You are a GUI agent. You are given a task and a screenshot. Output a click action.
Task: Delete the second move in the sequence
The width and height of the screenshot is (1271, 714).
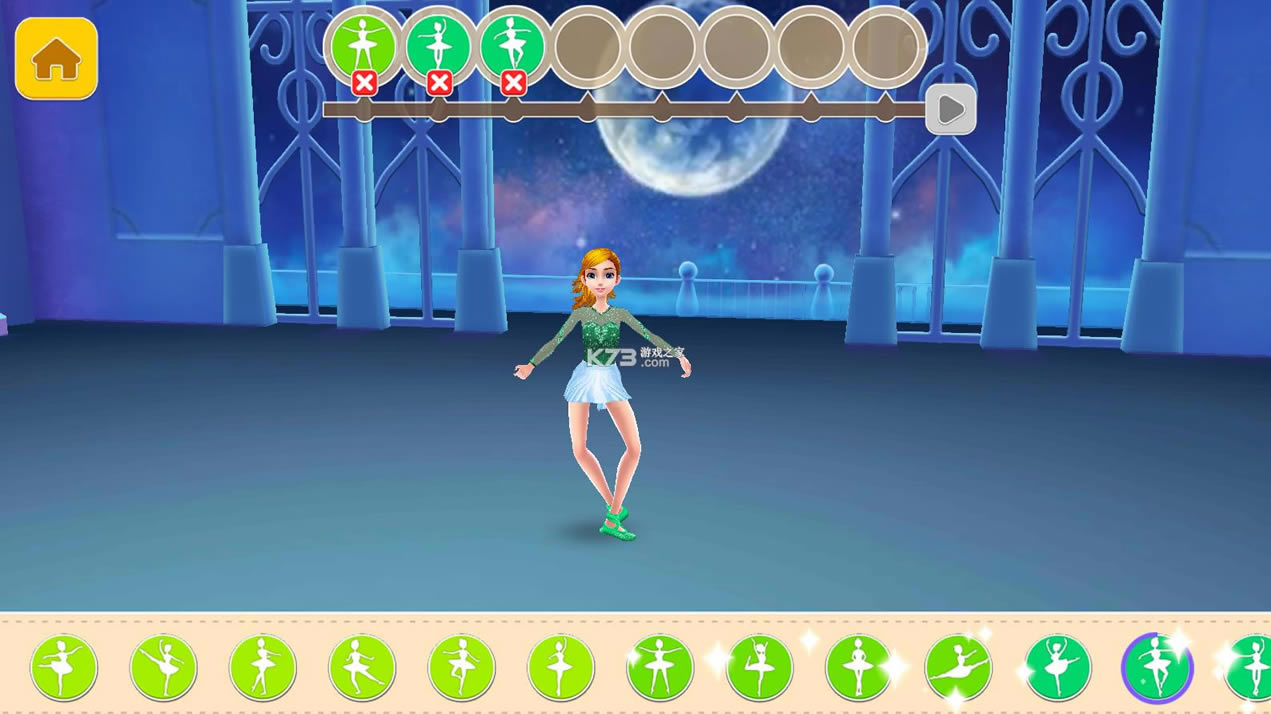click(x=439, y=83)
